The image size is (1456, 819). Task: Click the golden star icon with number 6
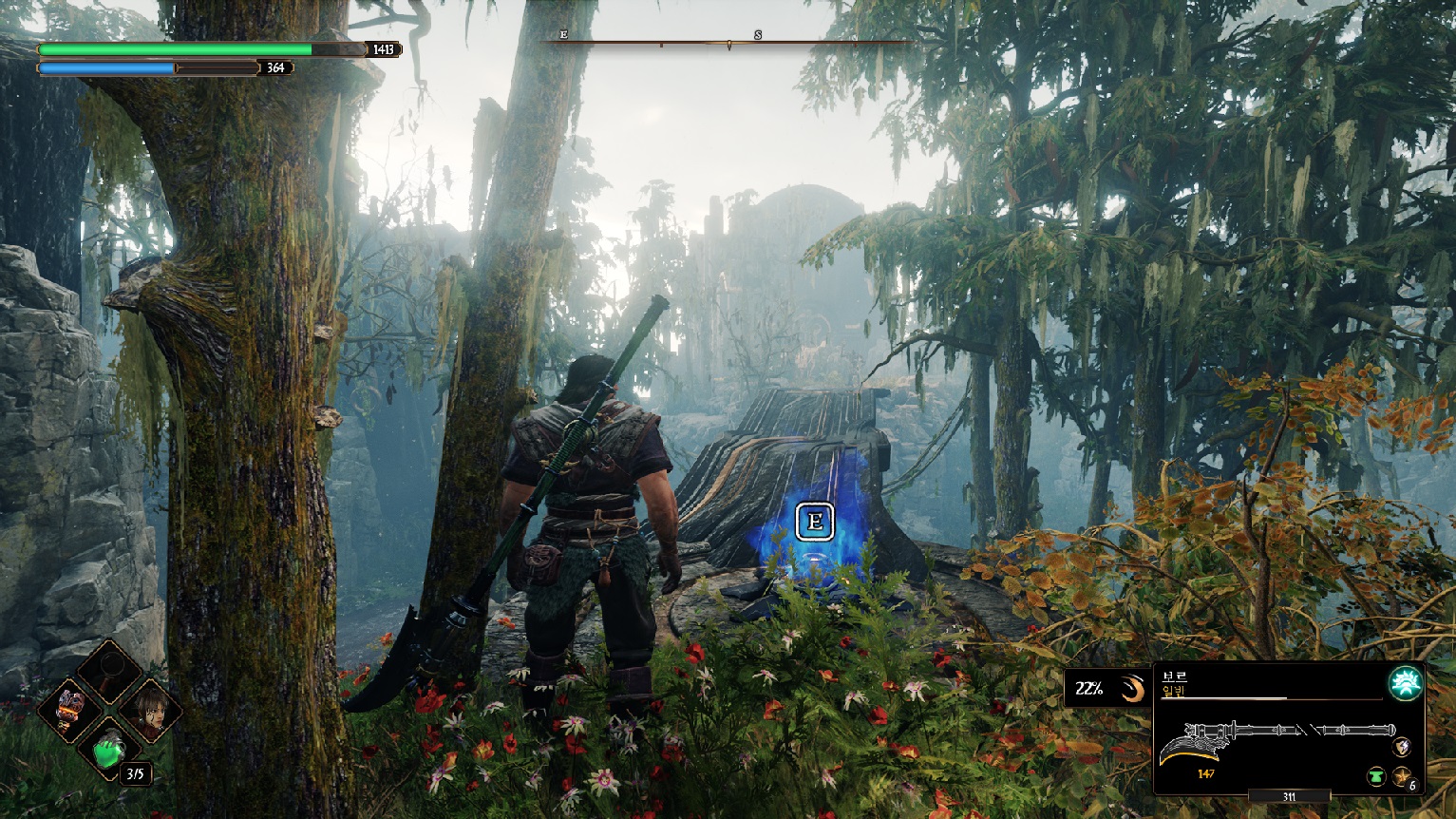pyautogui.click(x=1402, y=777)
